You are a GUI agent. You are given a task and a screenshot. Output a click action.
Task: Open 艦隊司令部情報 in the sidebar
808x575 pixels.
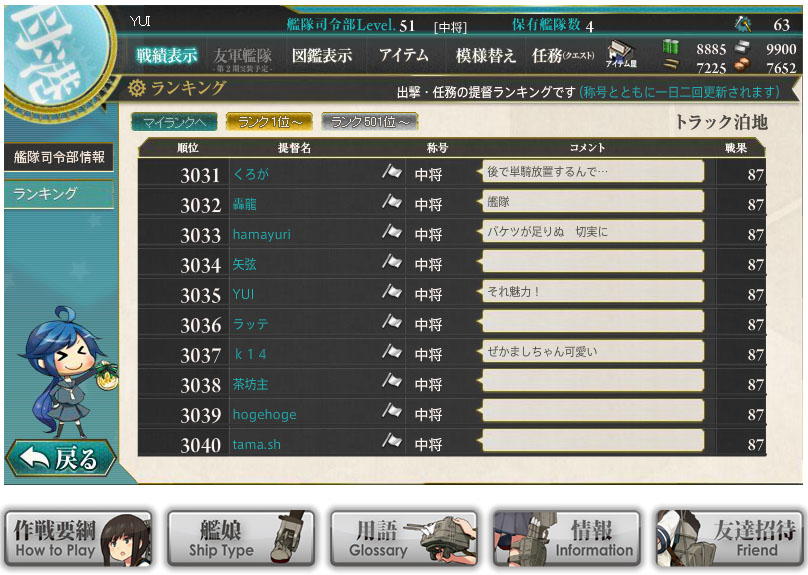tap(59, 157)
